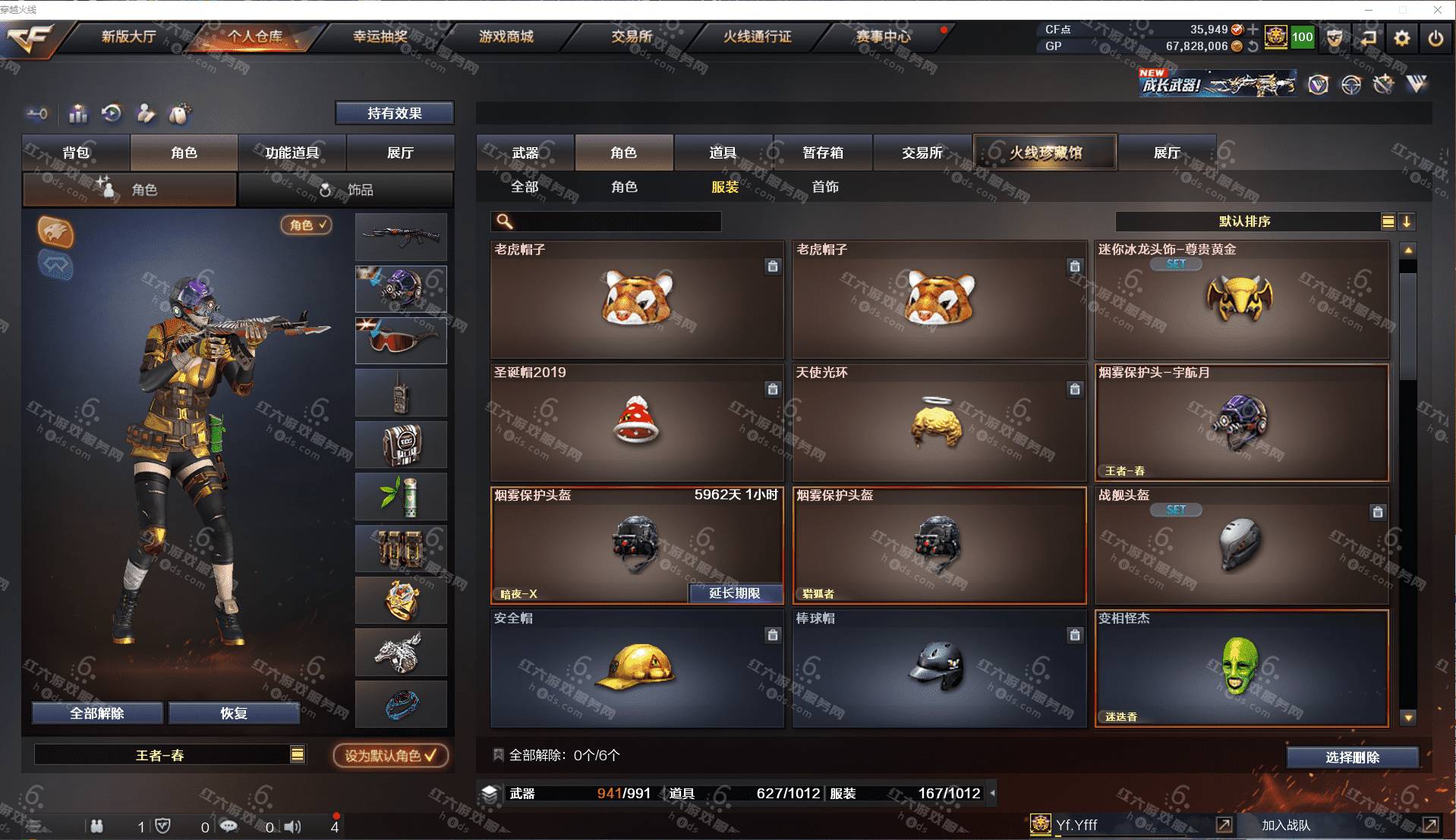The image size is (1456, 840).
Task: Open the 火线珍藏馆 tab
Action: pyautogui.click(x=1045, y=153)
